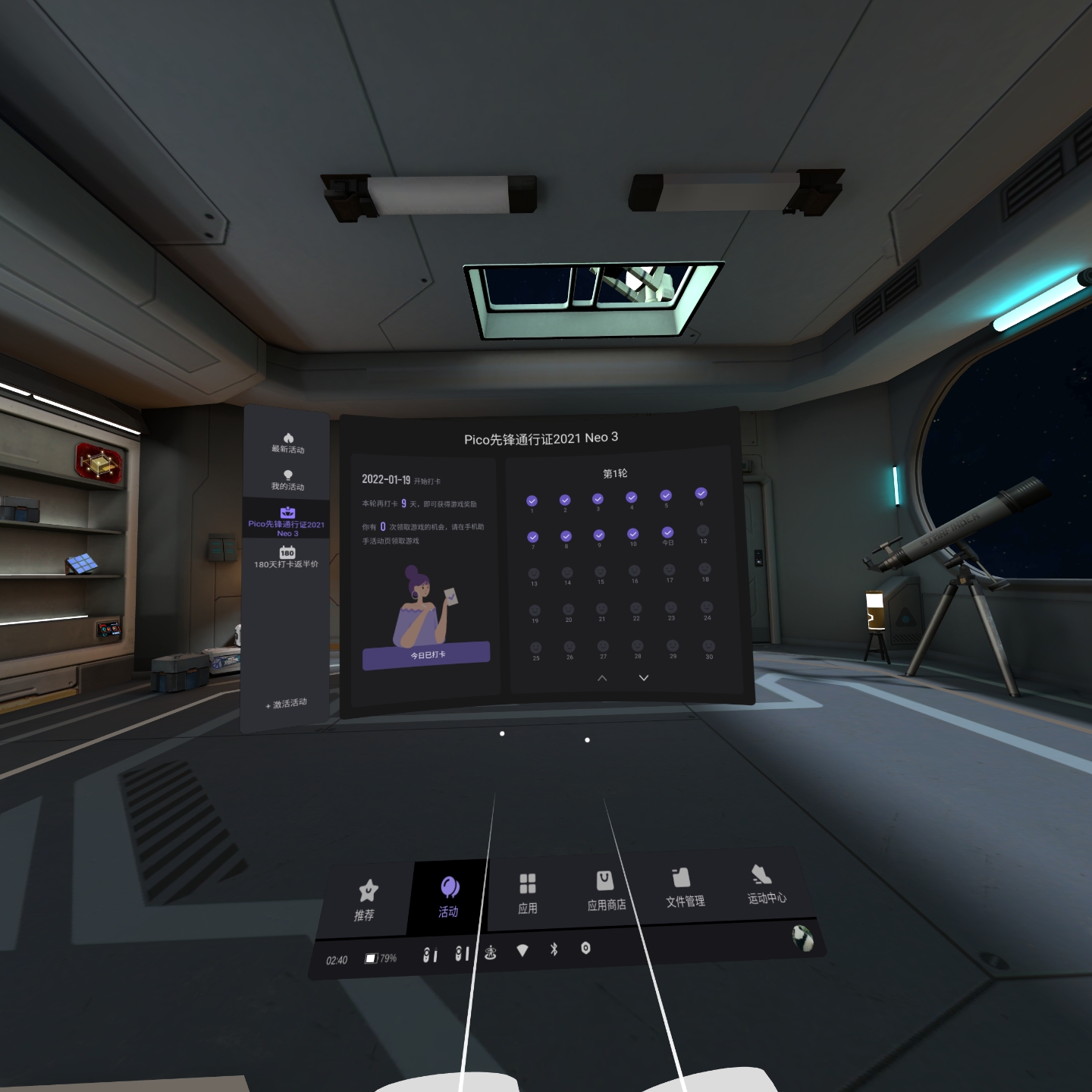
Task: Click the up chevron below the calendar
Action: (601, 678)
